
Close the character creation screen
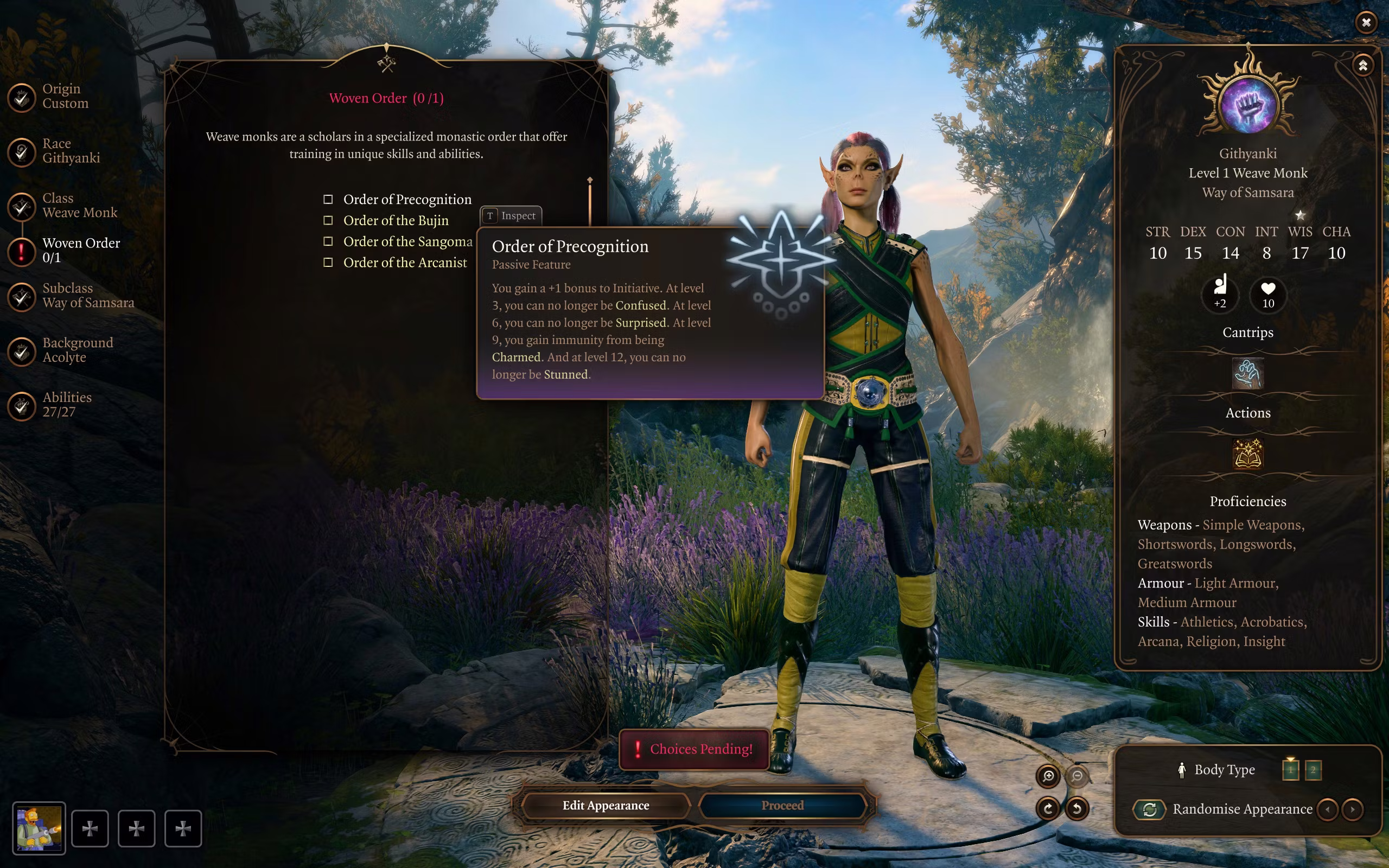1366,22
